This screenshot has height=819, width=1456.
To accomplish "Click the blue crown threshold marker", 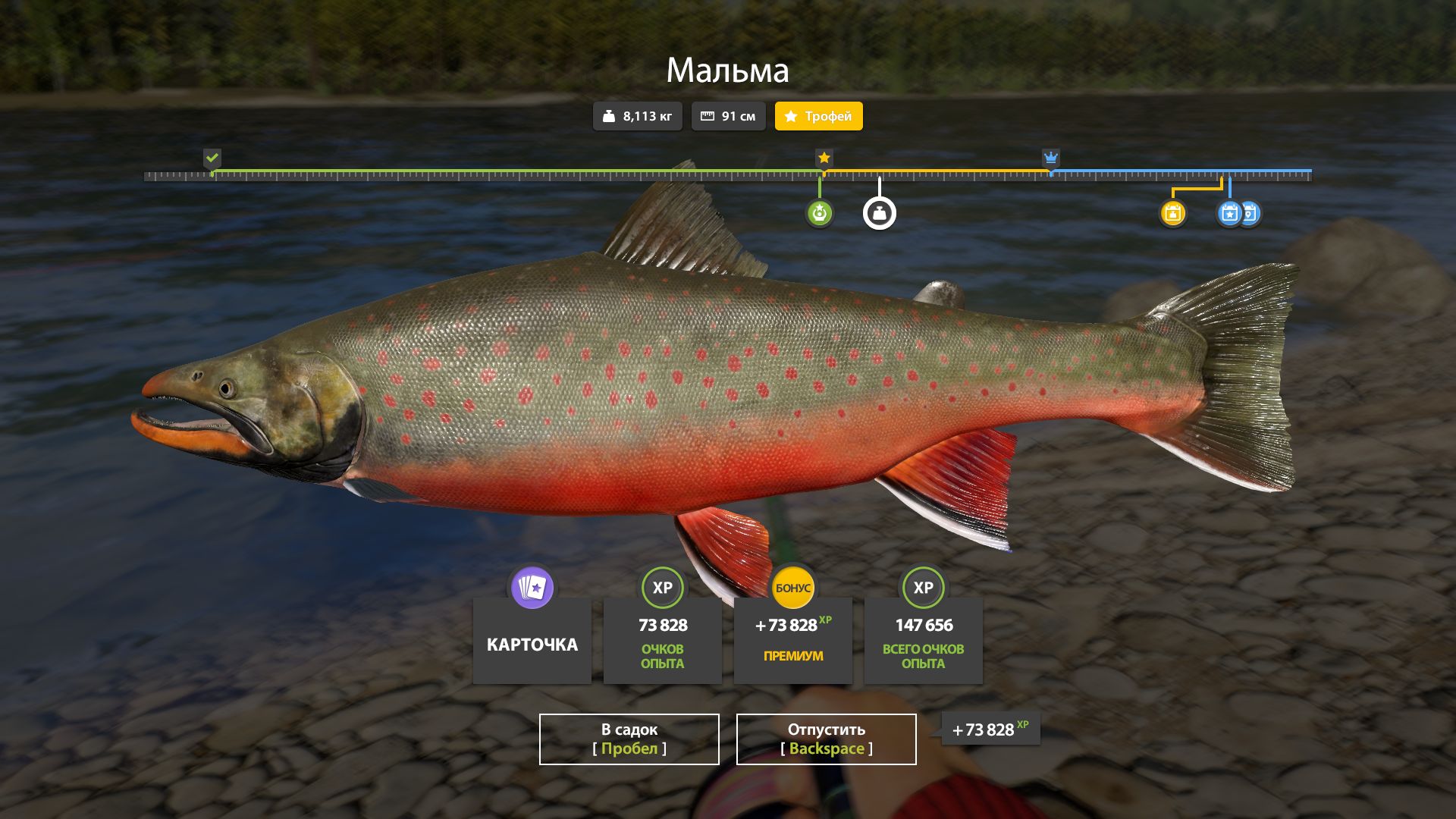I will point(1050,158).
